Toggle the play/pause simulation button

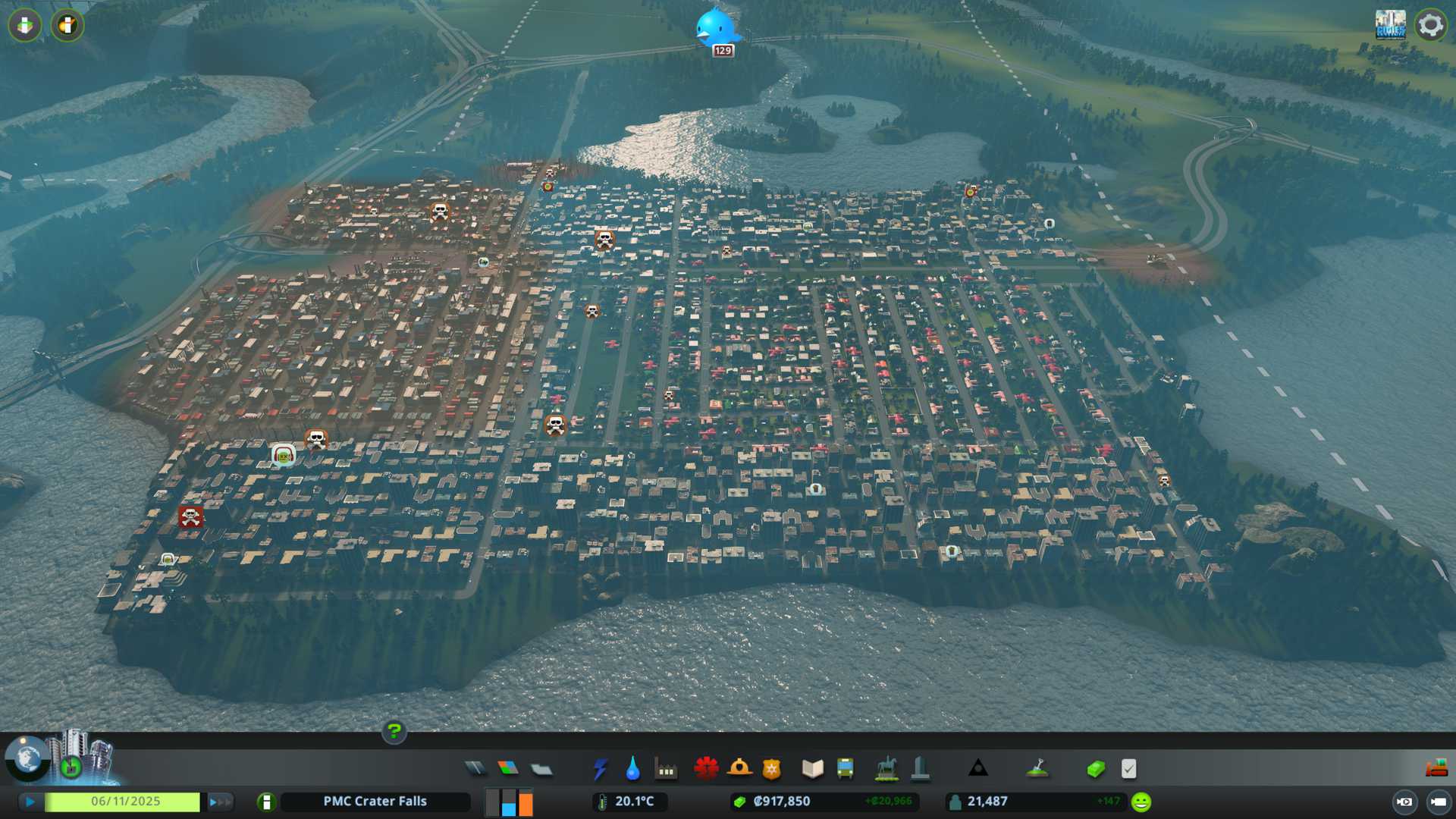(x=30, y=802)
